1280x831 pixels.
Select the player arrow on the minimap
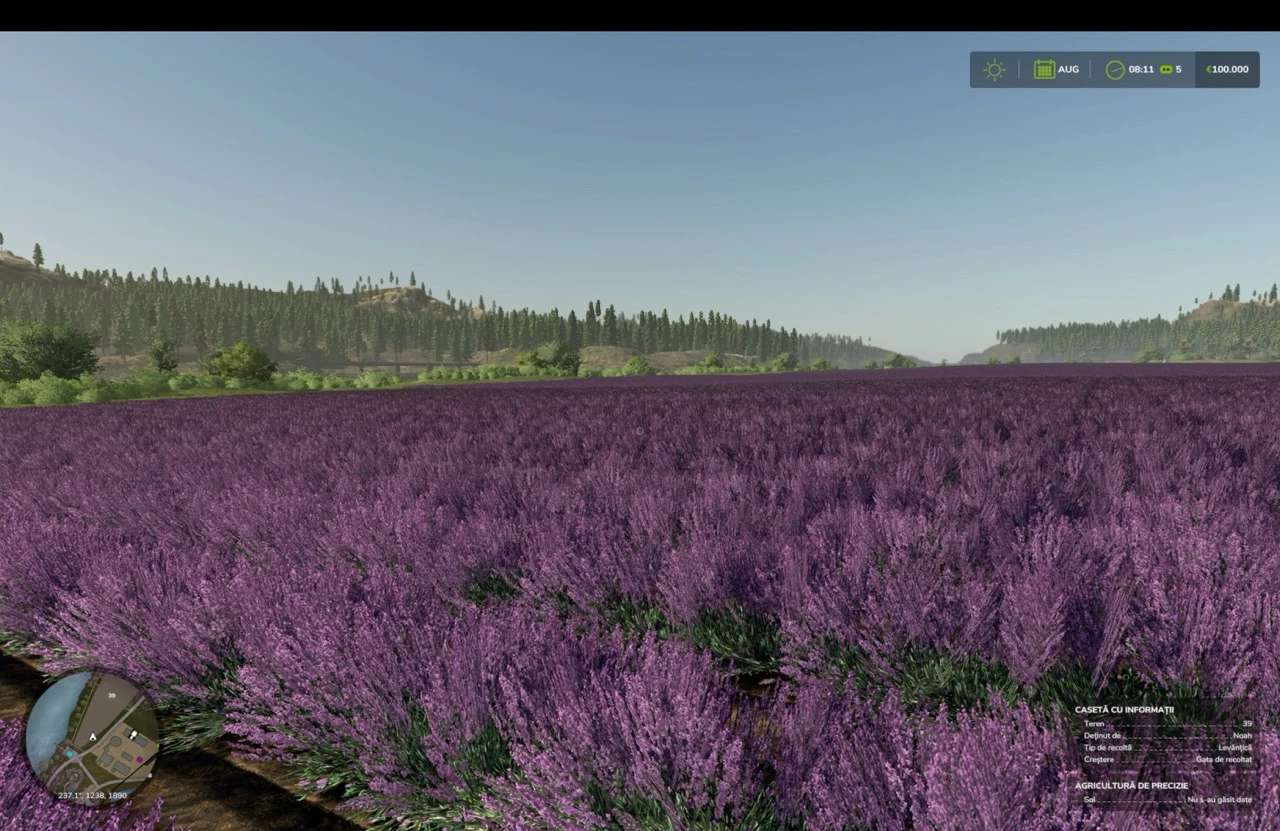[93, 738]
